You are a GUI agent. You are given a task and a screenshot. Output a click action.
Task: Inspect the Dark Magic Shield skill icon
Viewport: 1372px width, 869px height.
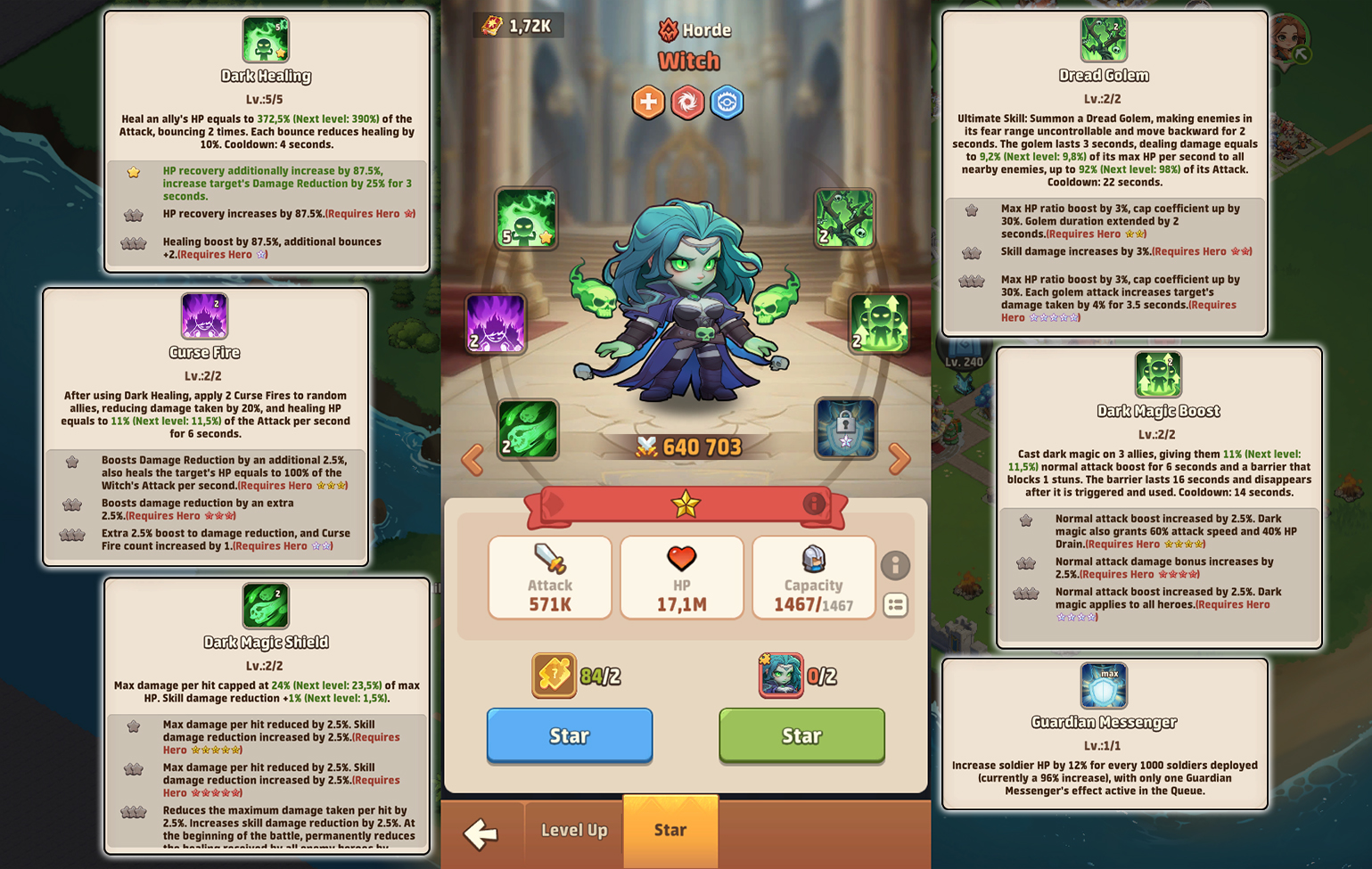(528, 429)
